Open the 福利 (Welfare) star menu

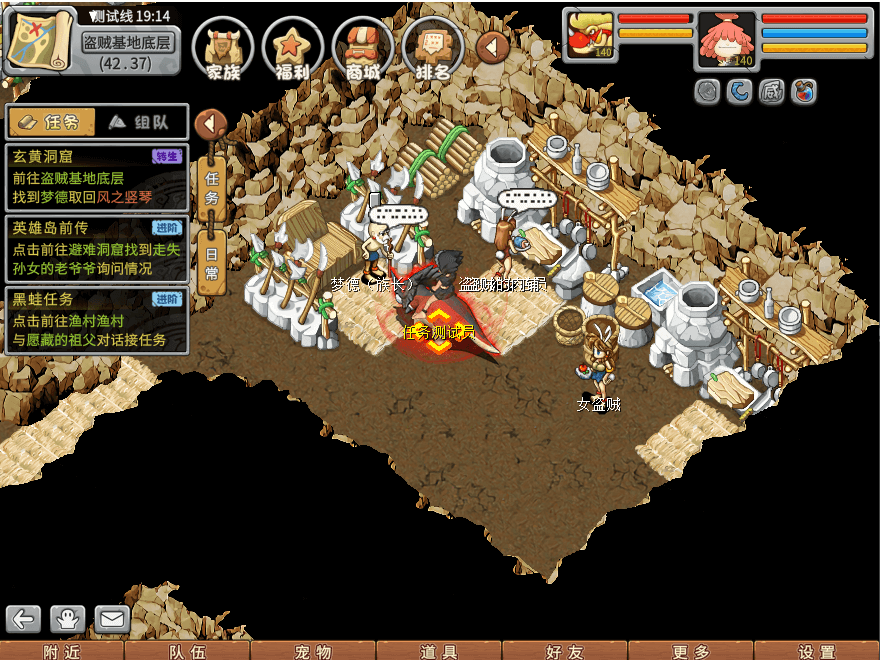coord(293,48)
